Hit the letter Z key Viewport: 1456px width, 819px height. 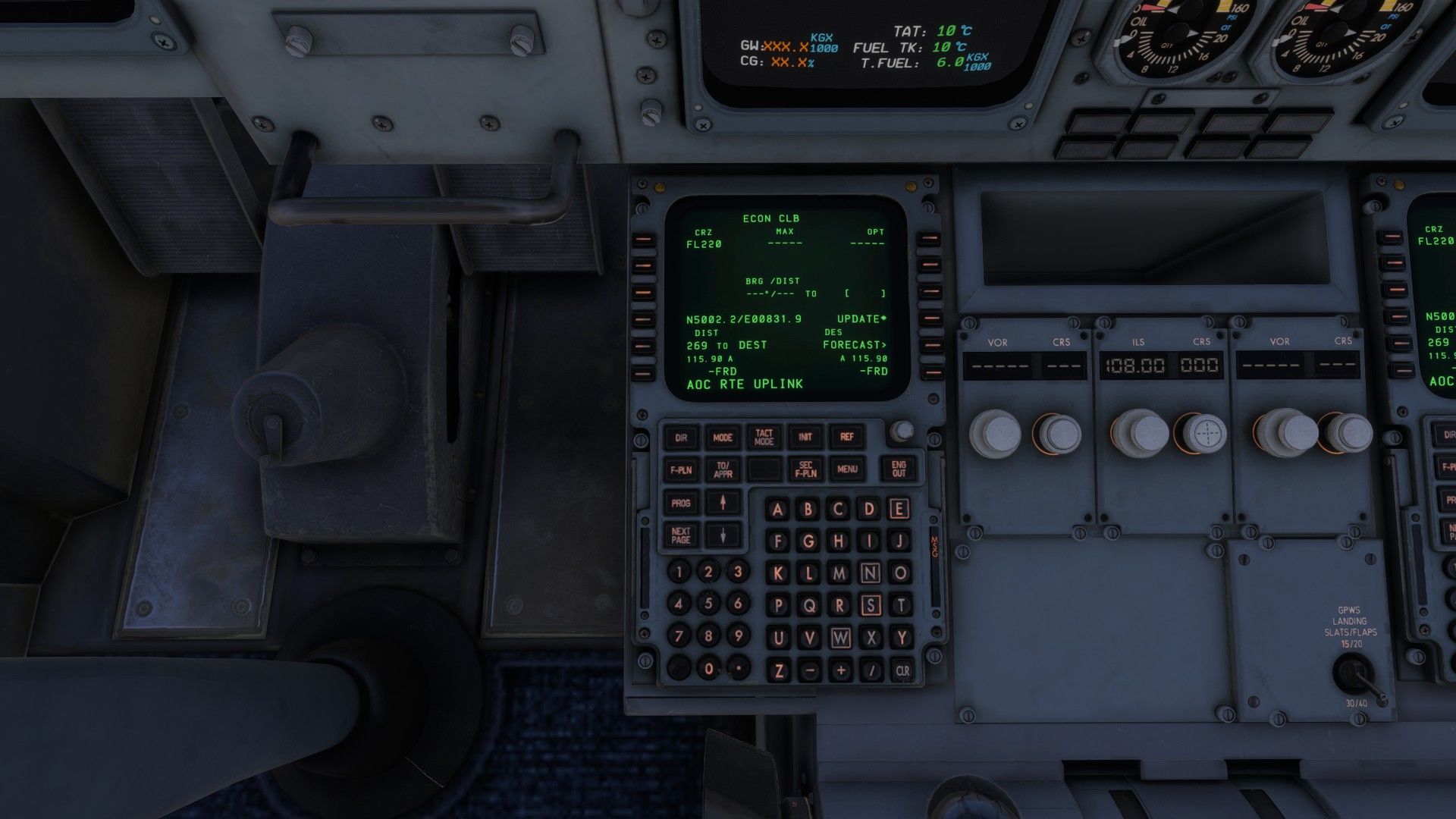[x=779, y=670]
